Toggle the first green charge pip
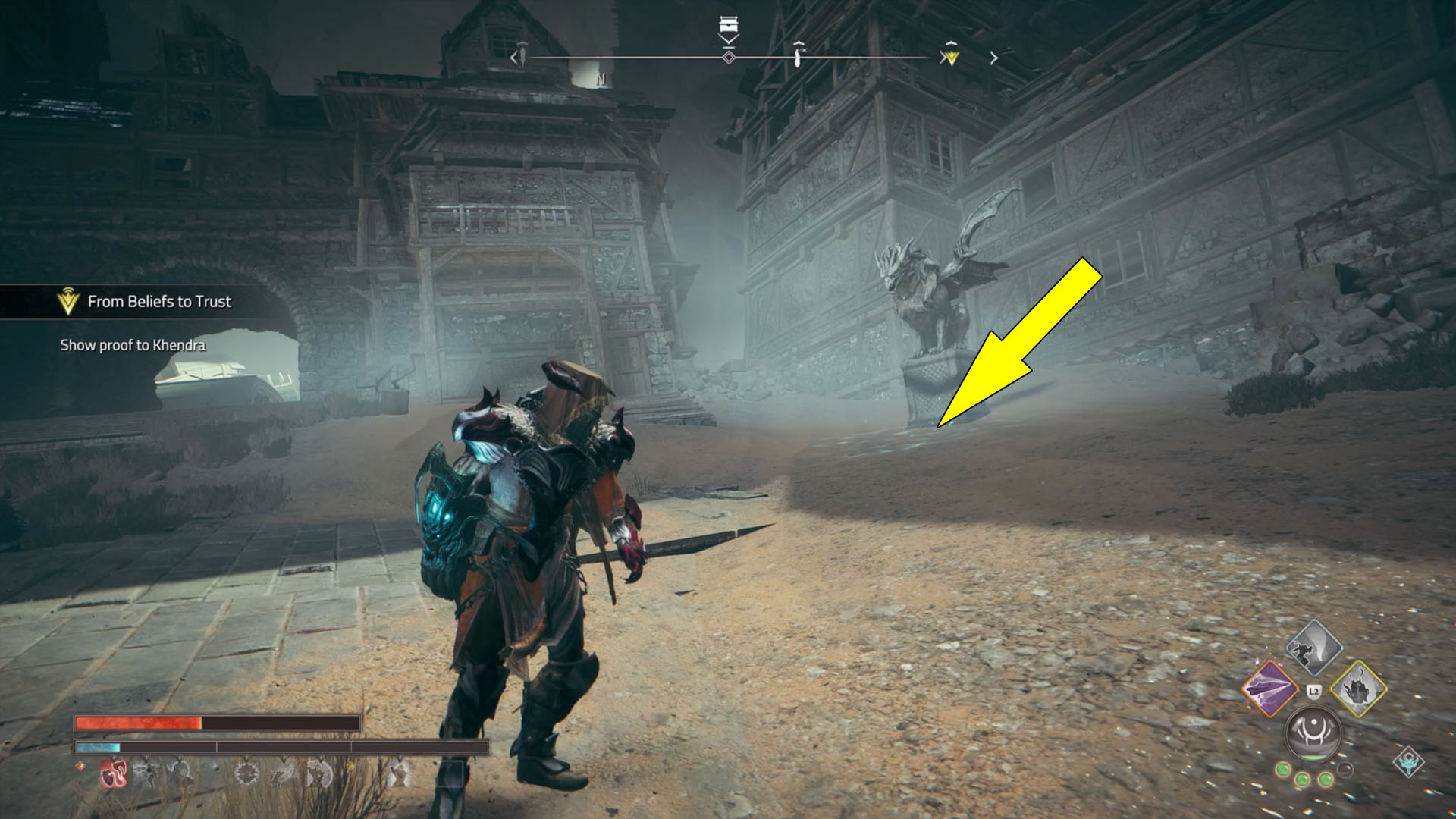 coord(1284,771)
